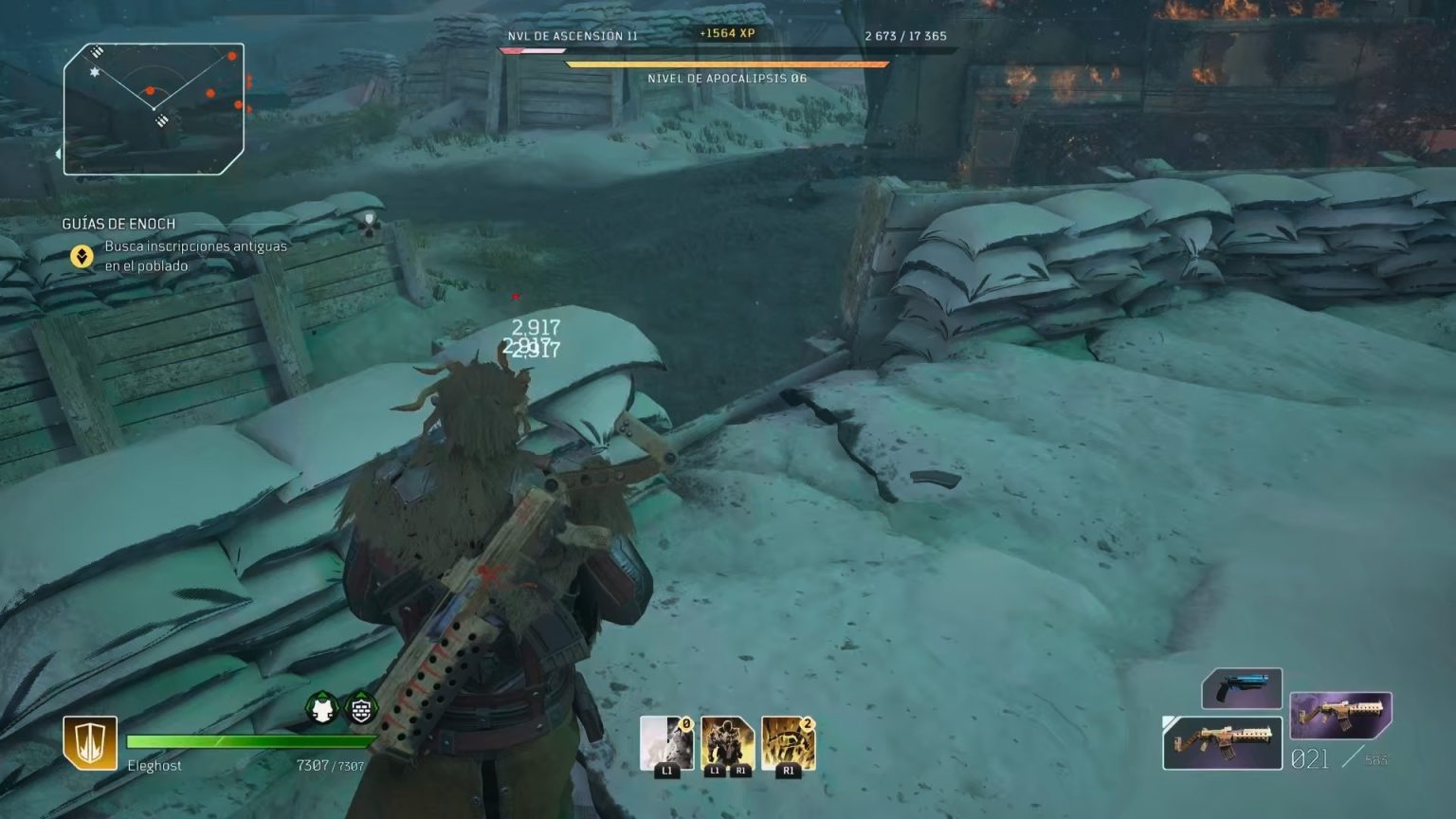Click the brick wall buff status icon
1456x819 pixels.
pos(361,708)
